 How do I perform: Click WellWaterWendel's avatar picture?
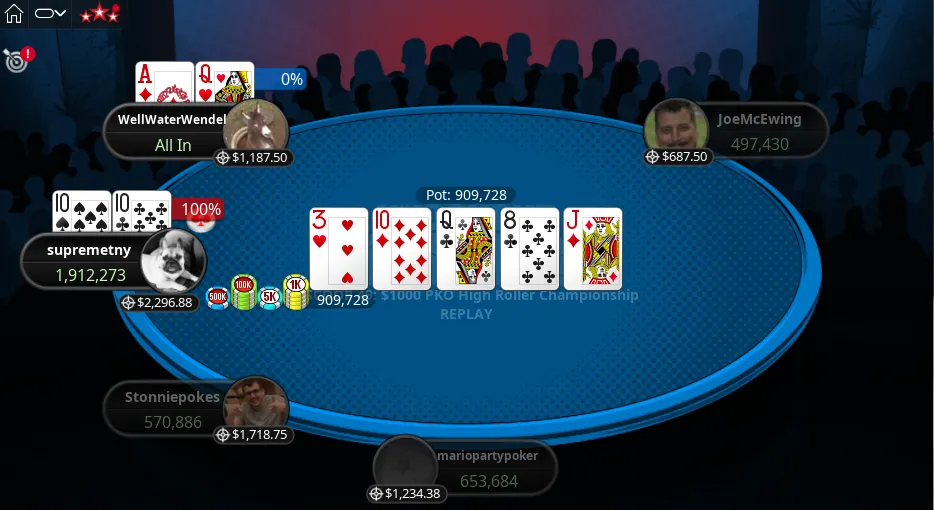point(256,131)
